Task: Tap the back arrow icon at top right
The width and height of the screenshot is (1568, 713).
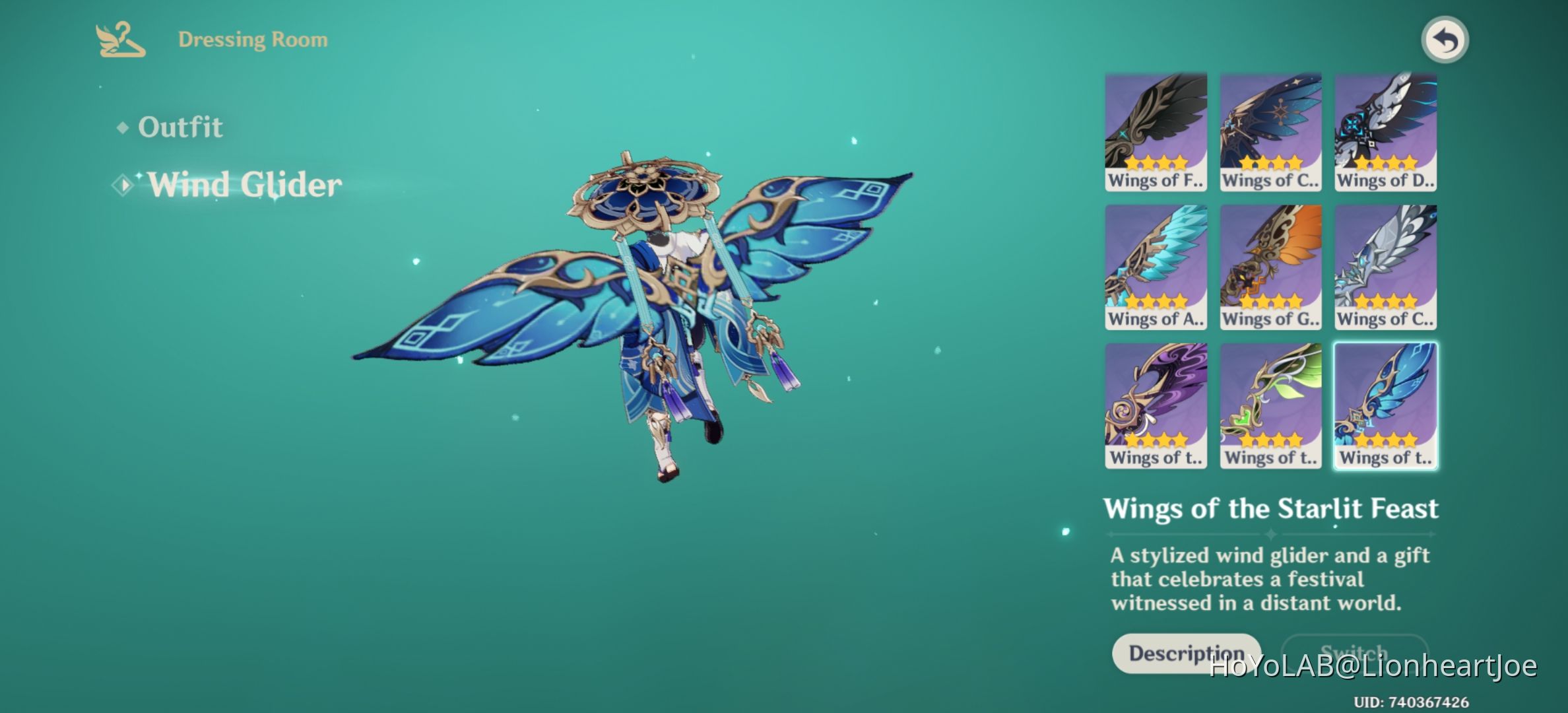Action: tap(1445, 40)
